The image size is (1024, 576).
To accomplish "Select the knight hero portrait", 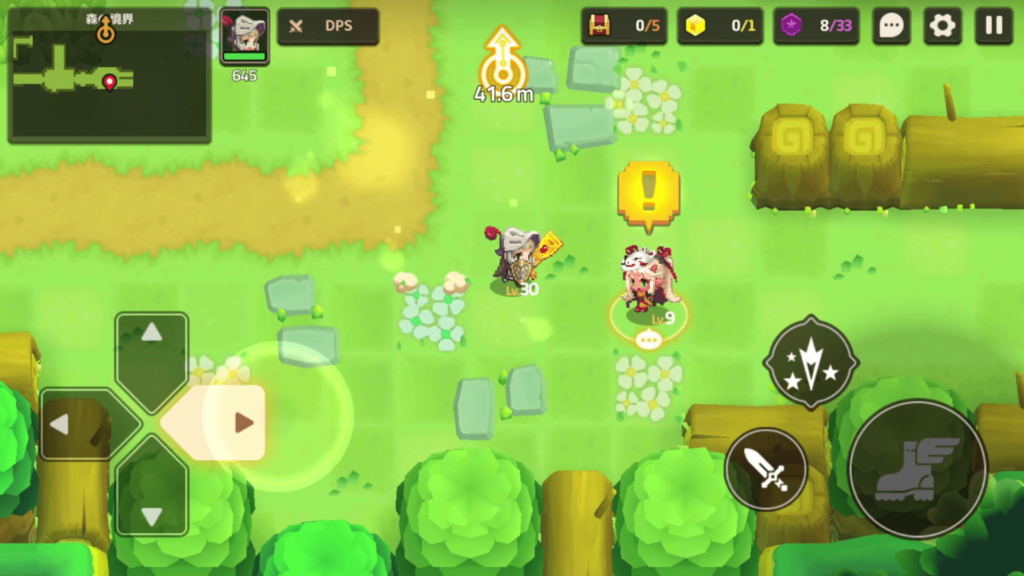I will (x=244, y=36).
